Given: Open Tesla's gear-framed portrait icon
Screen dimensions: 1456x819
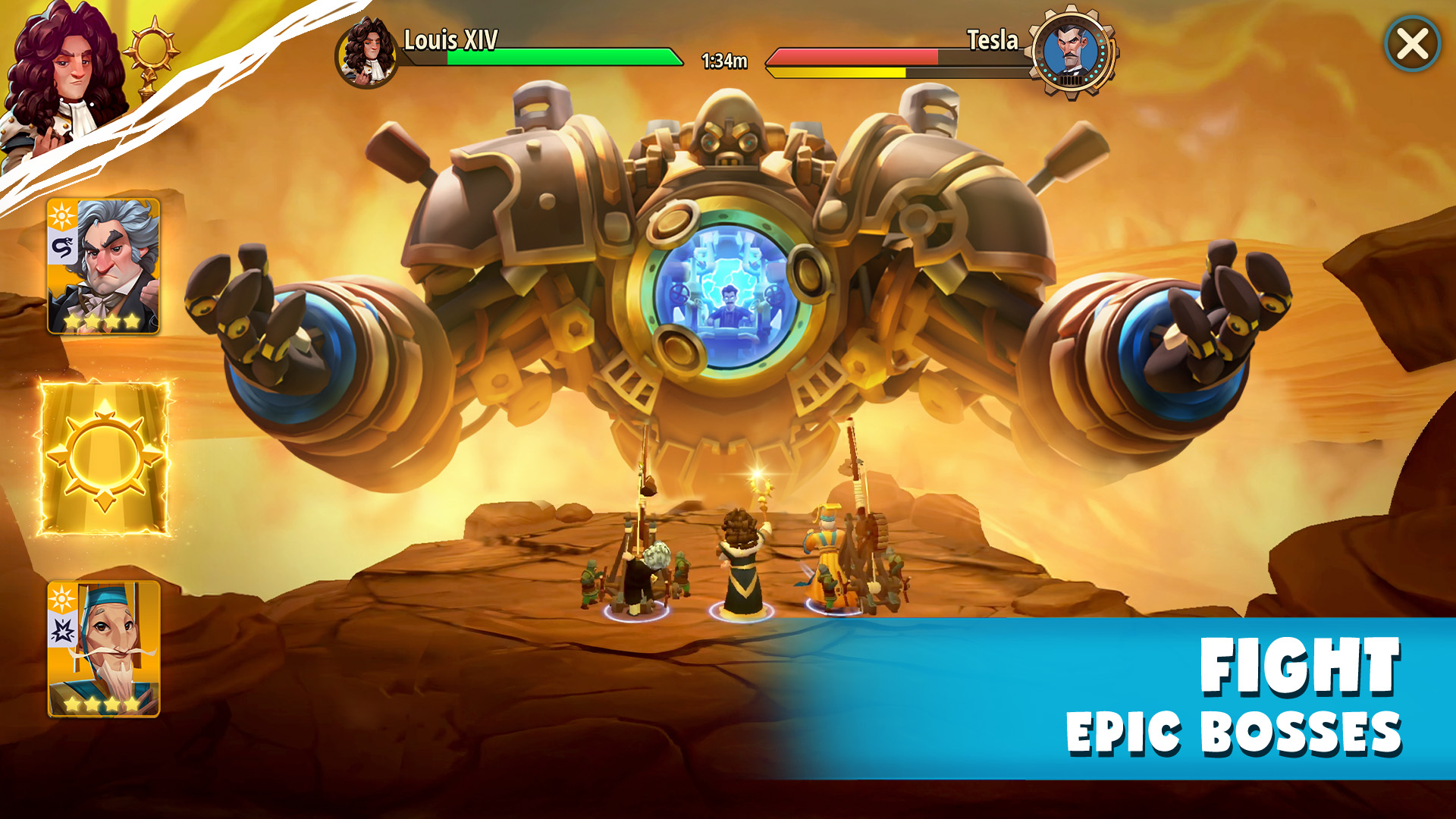Looking at the screenshot, I should 1071,55.
